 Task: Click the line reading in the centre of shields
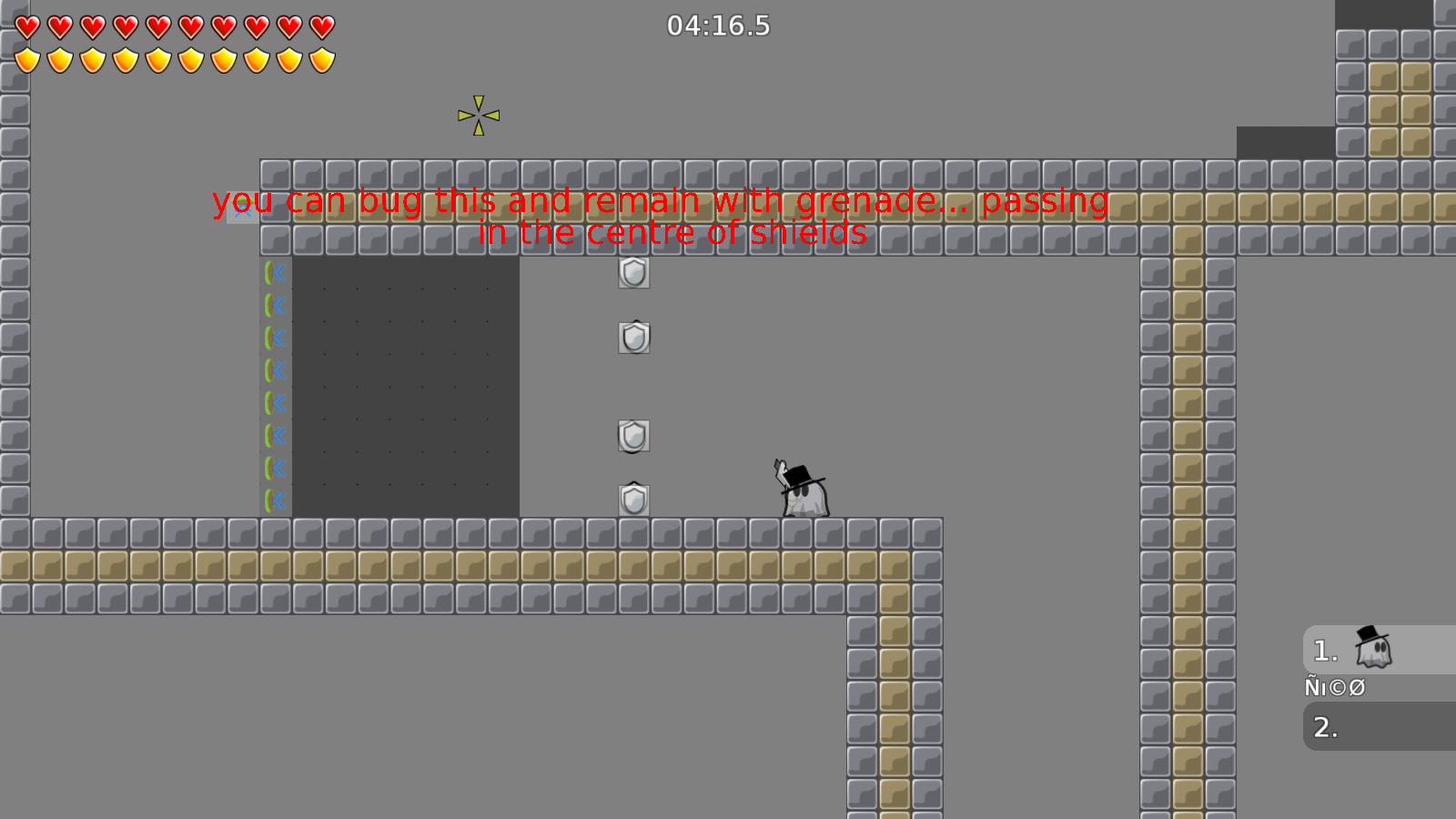tap(672, 232)
